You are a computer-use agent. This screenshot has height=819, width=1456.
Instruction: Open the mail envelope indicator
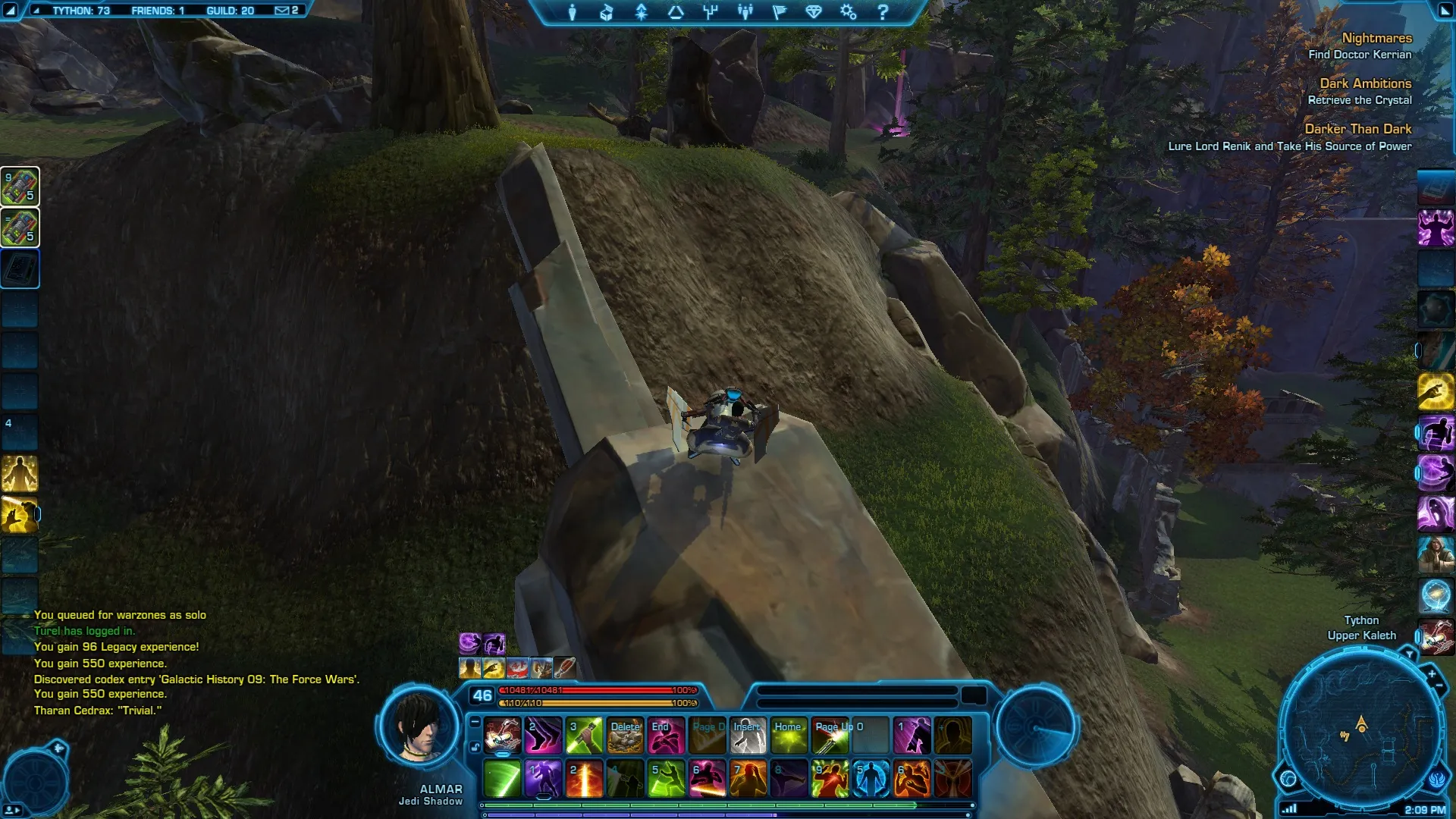tap(281, 11)
